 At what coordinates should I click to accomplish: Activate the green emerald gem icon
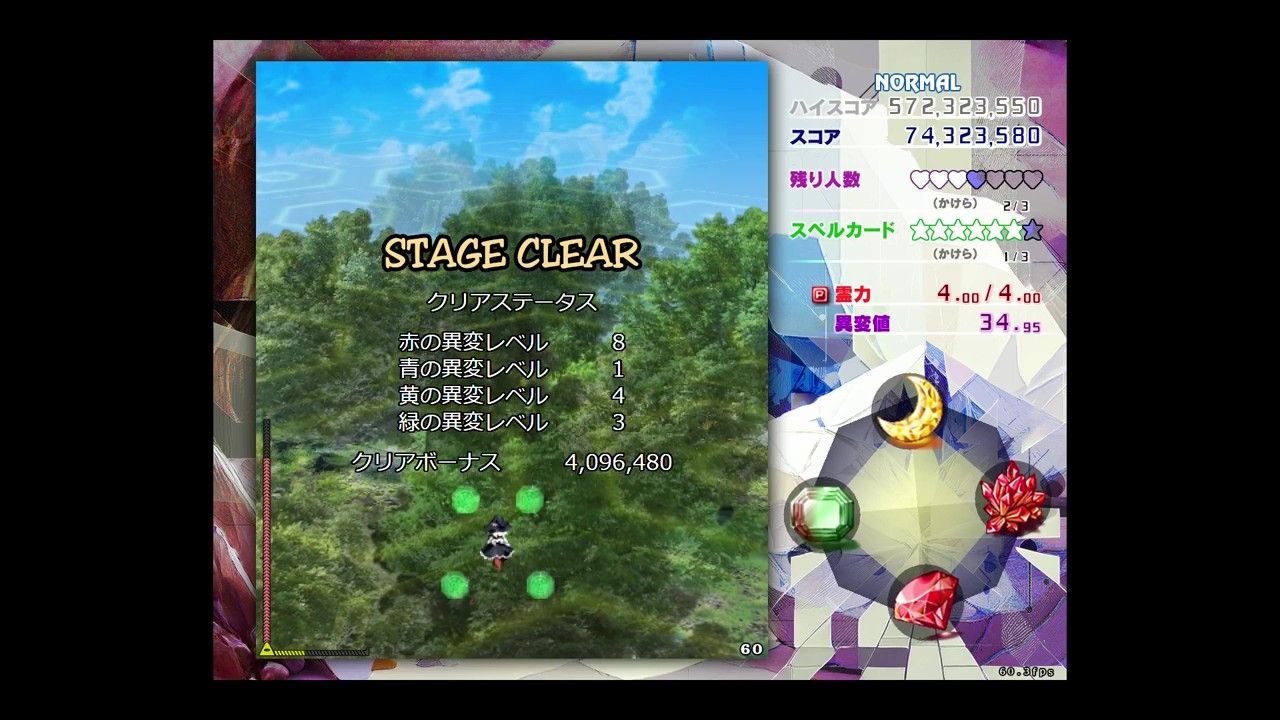coord(821,513)
